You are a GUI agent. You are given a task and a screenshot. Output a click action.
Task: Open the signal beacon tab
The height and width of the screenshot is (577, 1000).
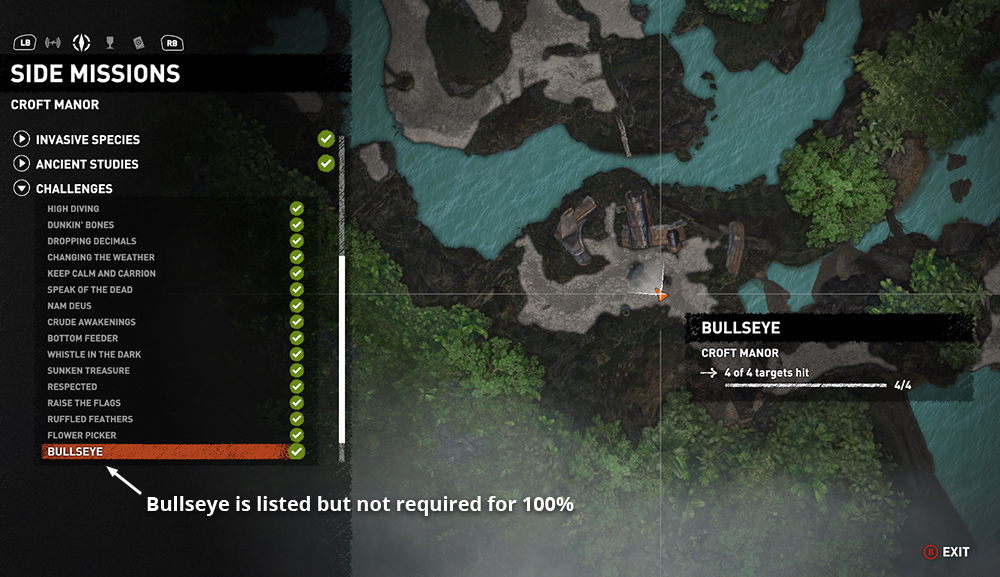point(53,43)
